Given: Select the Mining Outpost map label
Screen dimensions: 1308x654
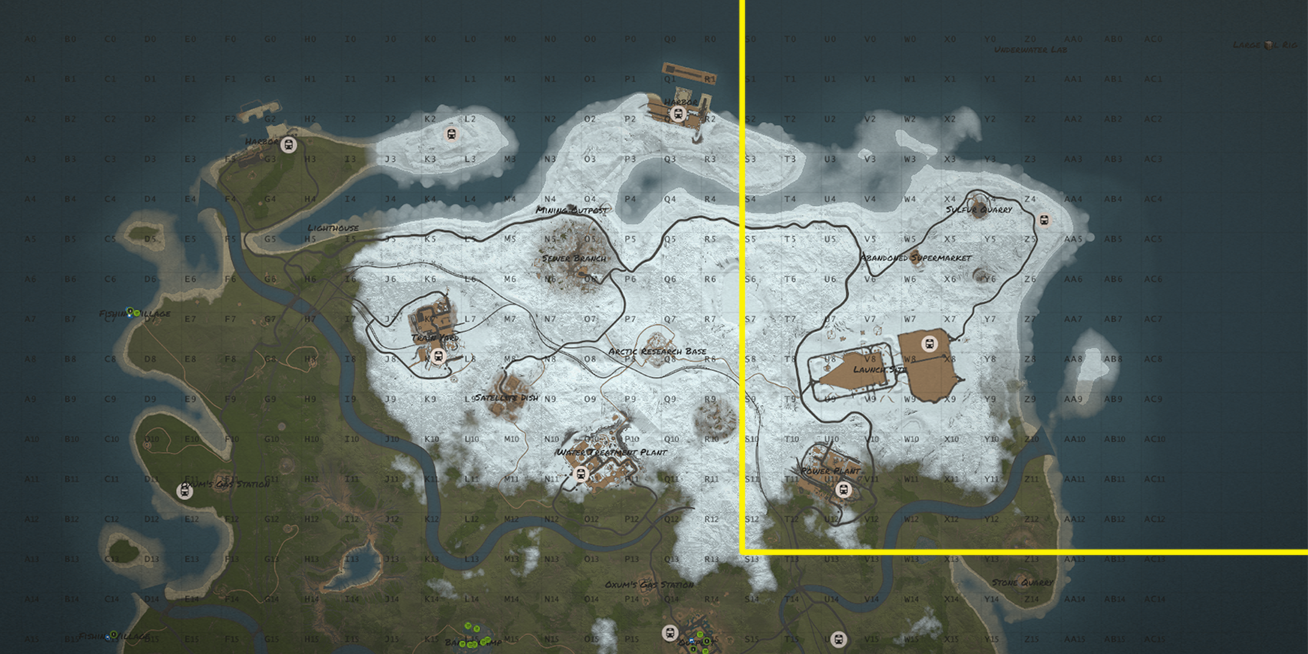Looking at the screenshot, I should pos(571,210).
